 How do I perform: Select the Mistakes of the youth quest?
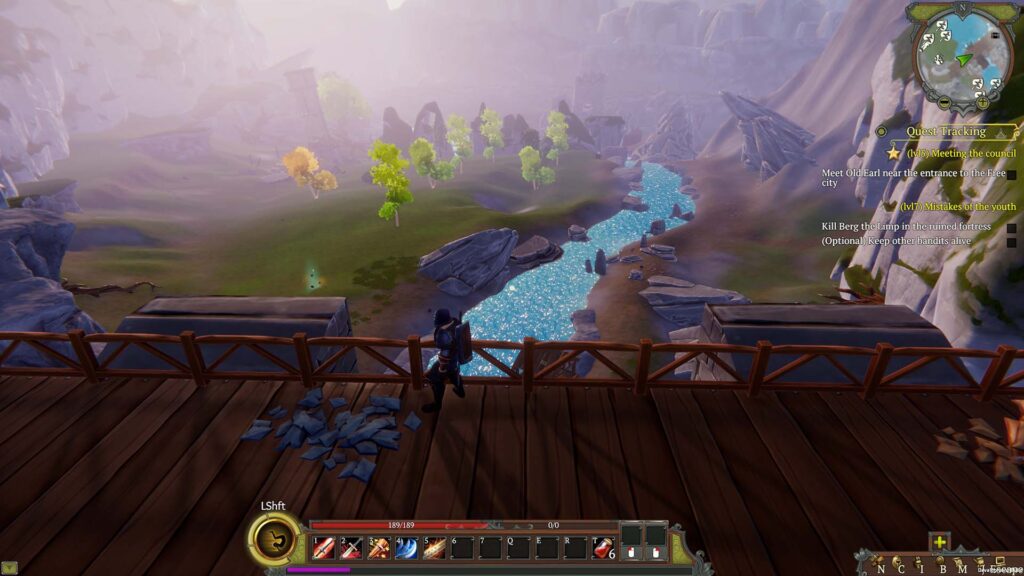tap(957, 206)
